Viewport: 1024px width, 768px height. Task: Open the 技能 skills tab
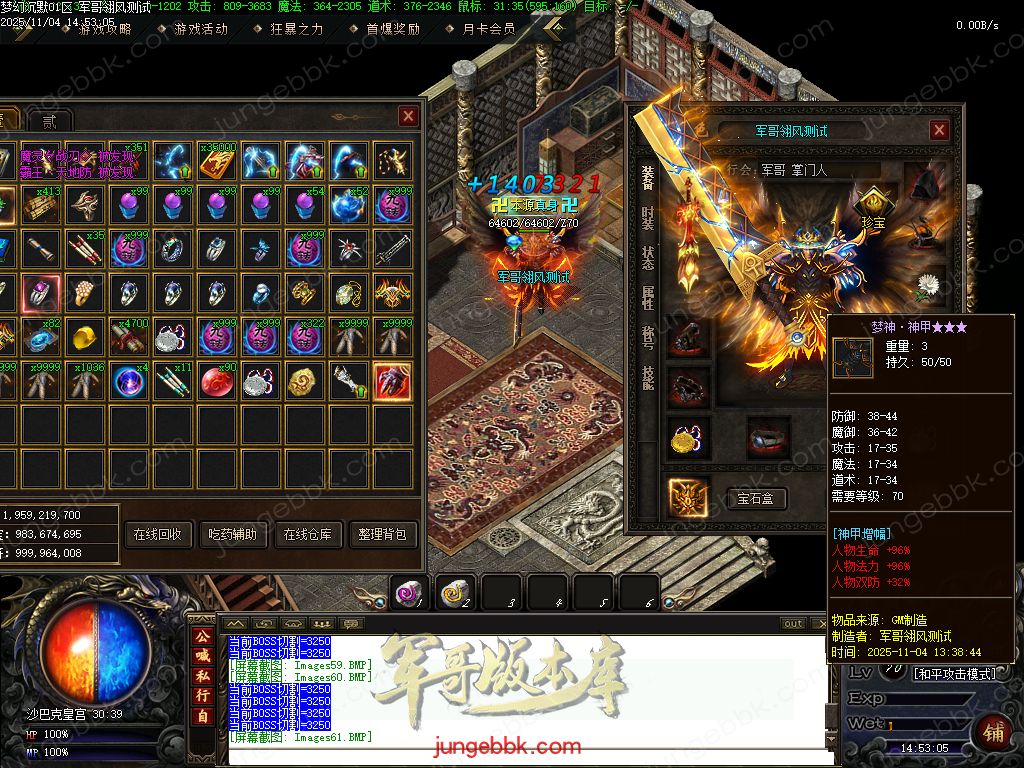648,377
